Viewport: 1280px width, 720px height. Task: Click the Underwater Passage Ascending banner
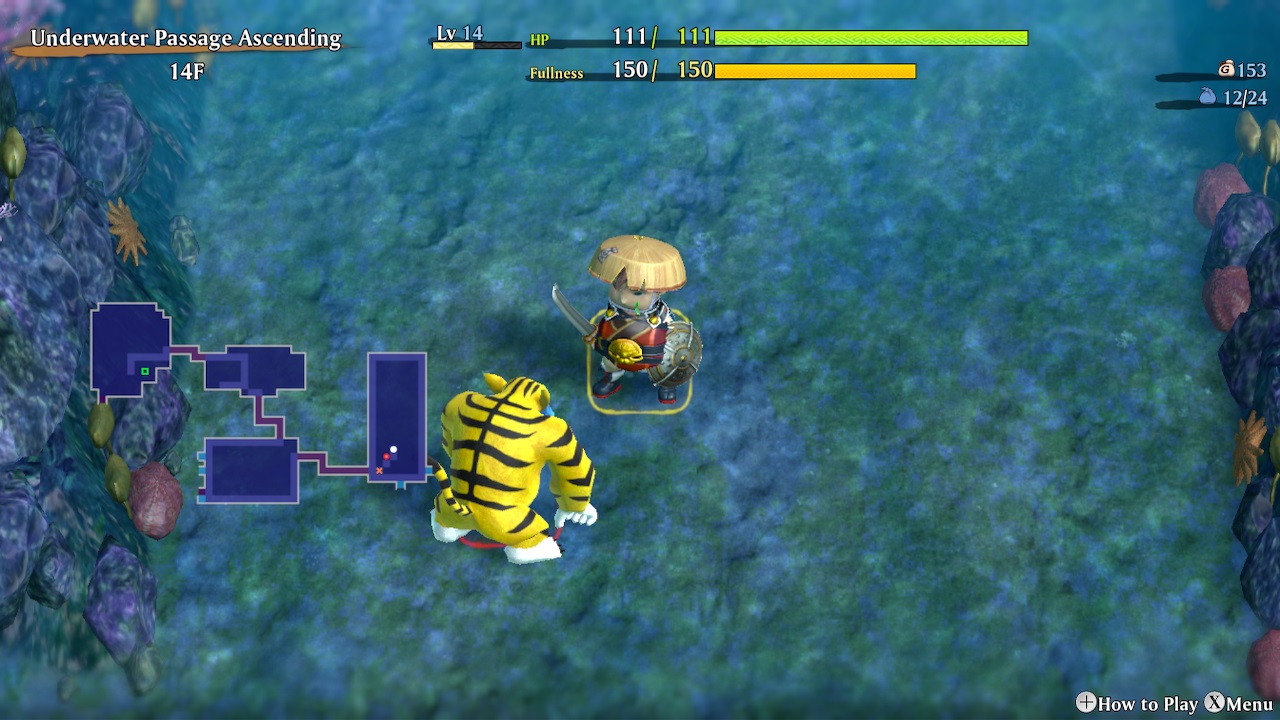coord(185,38)
